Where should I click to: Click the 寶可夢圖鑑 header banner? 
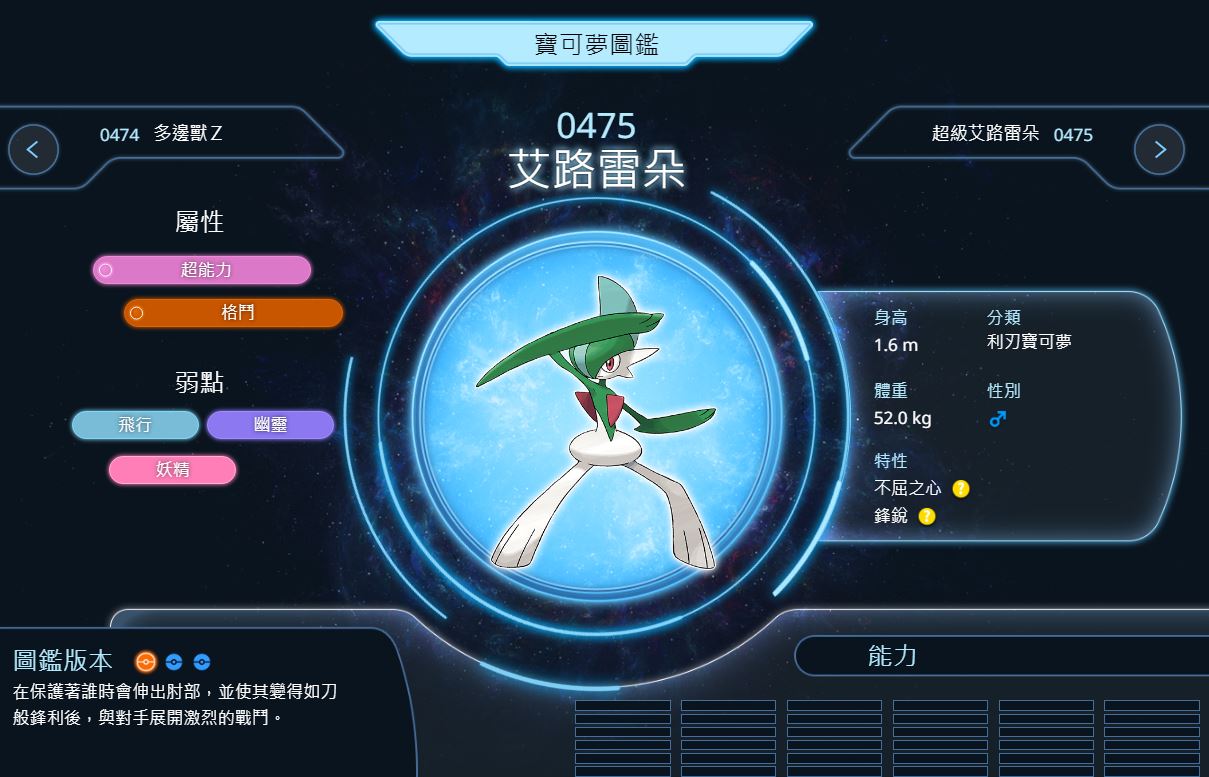595,44
